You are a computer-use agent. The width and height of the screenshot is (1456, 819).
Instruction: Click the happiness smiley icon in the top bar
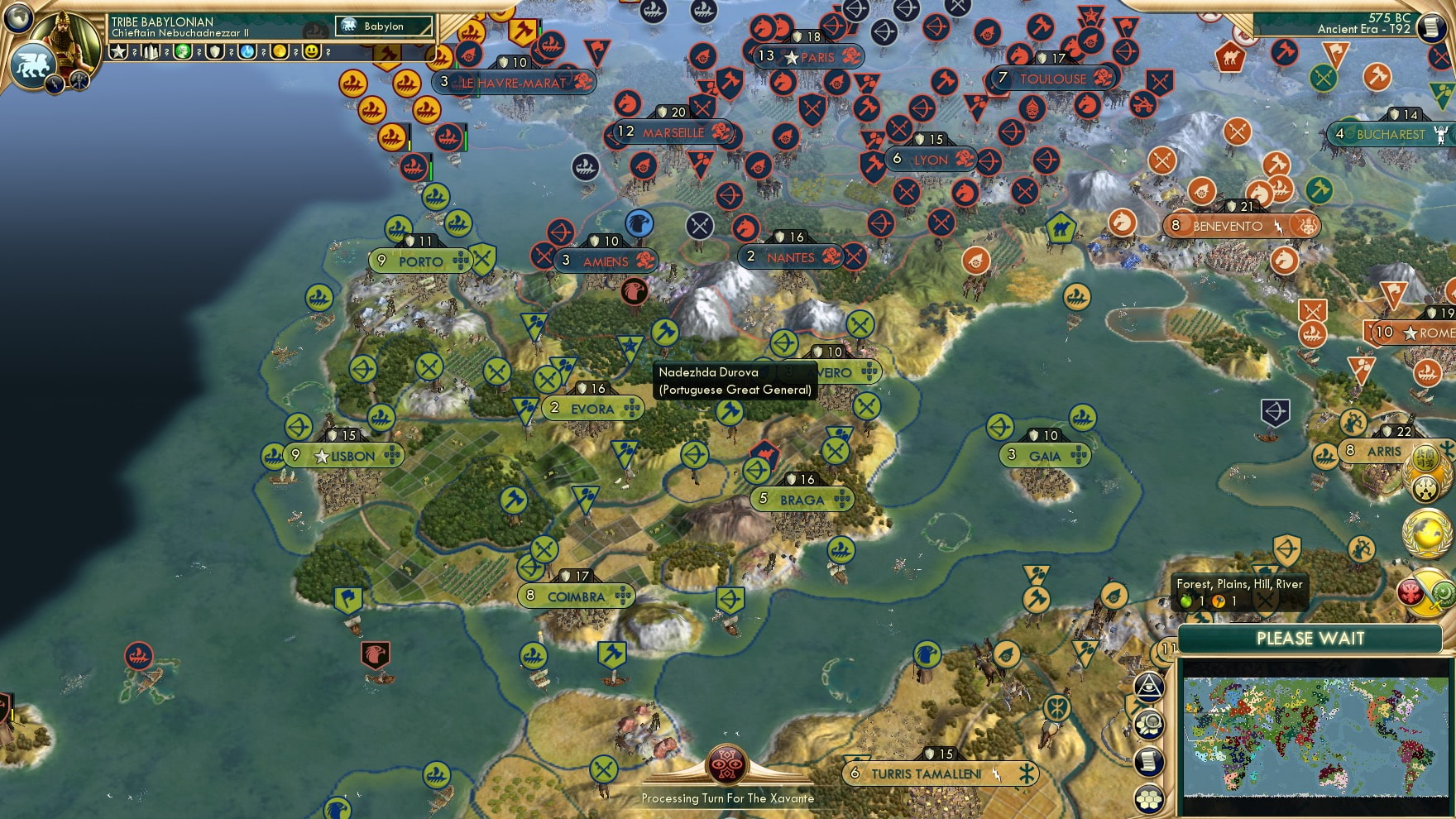(312, 51)
